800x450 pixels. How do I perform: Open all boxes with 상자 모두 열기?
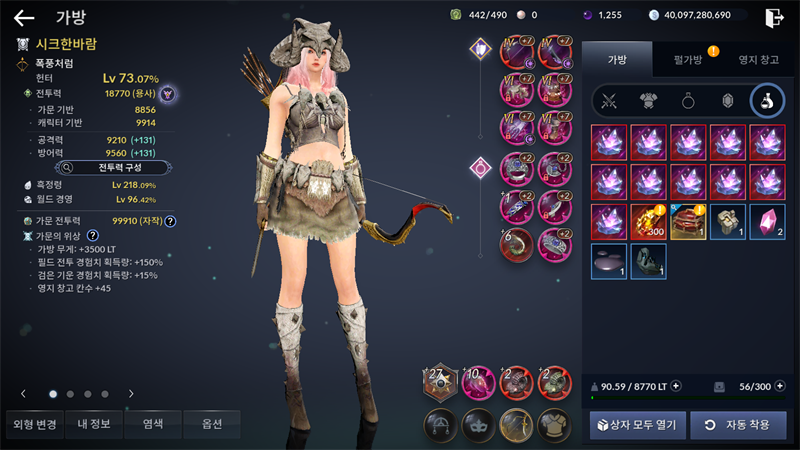(x=636, y=425)
